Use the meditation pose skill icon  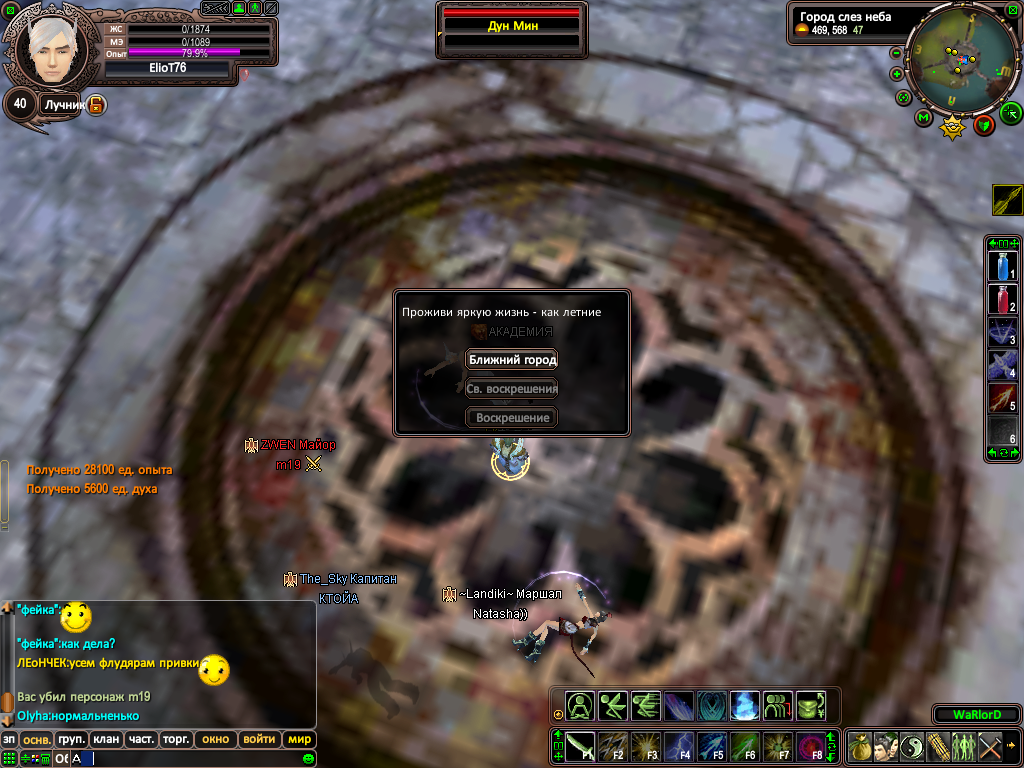click(580, 706)
